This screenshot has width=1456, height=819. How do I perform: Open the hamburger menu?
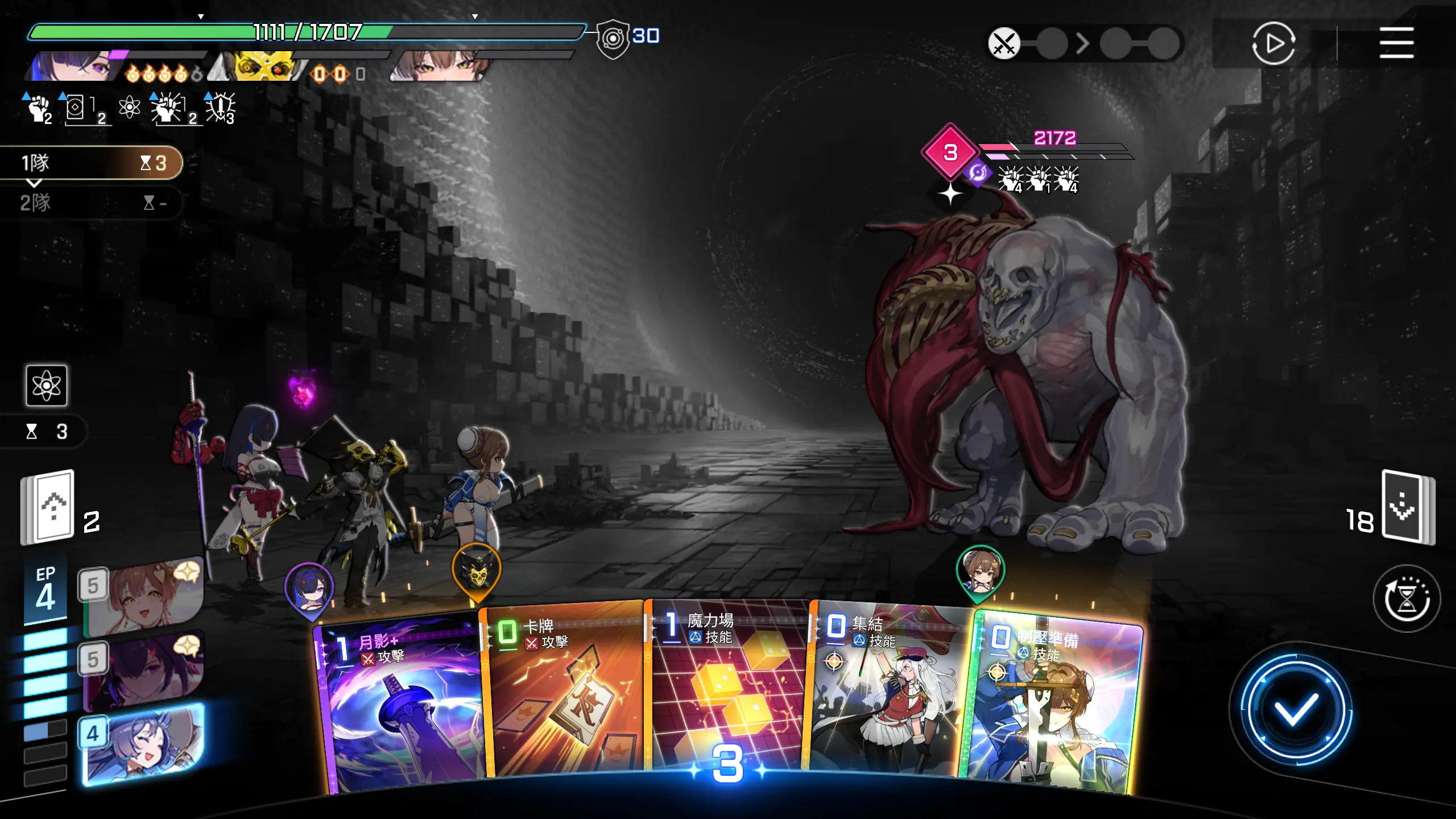pos(1396,43)
